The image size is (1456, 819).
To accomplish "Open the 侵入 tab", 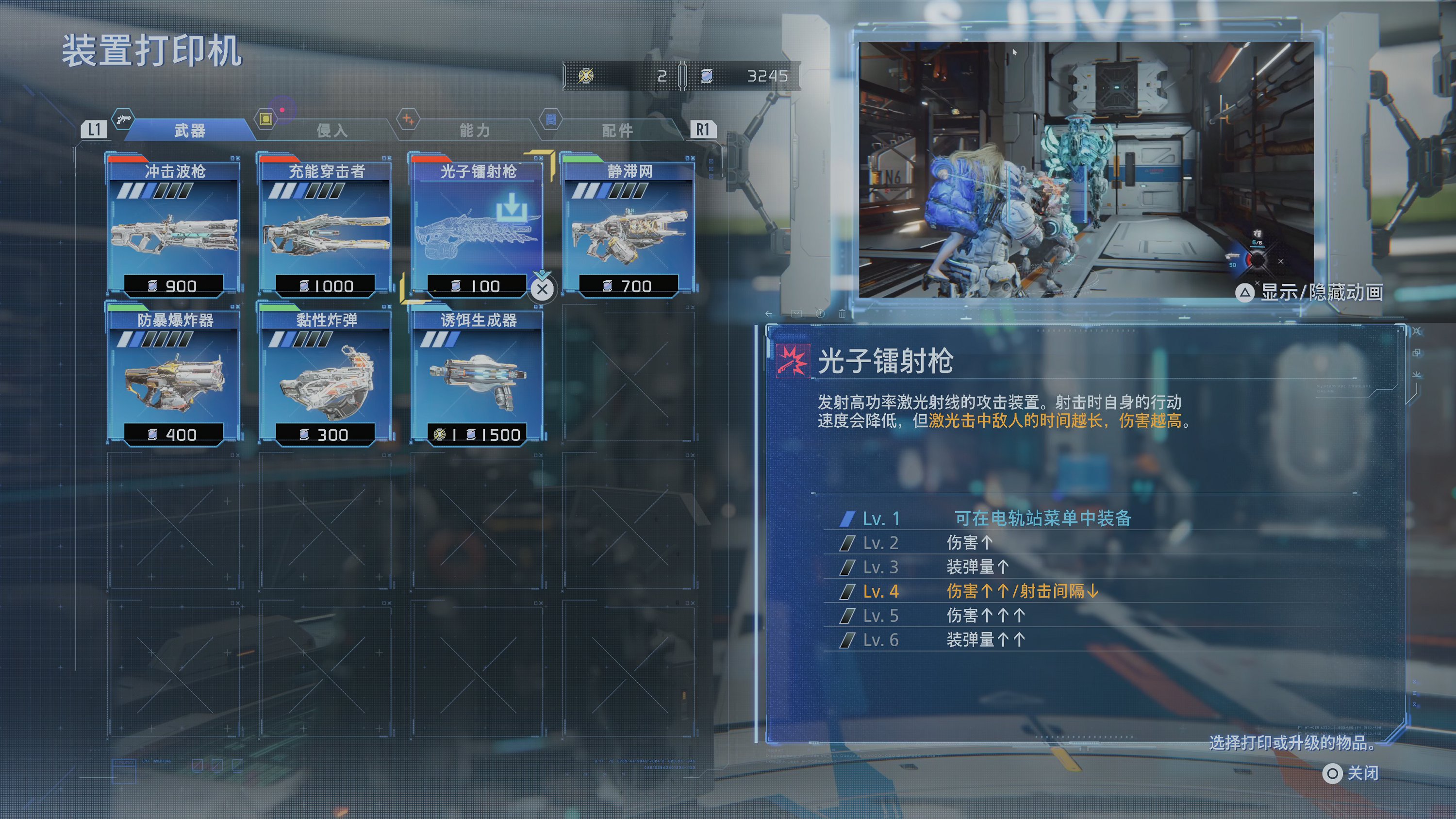I will pyautogui.click(x=332, y=131).
